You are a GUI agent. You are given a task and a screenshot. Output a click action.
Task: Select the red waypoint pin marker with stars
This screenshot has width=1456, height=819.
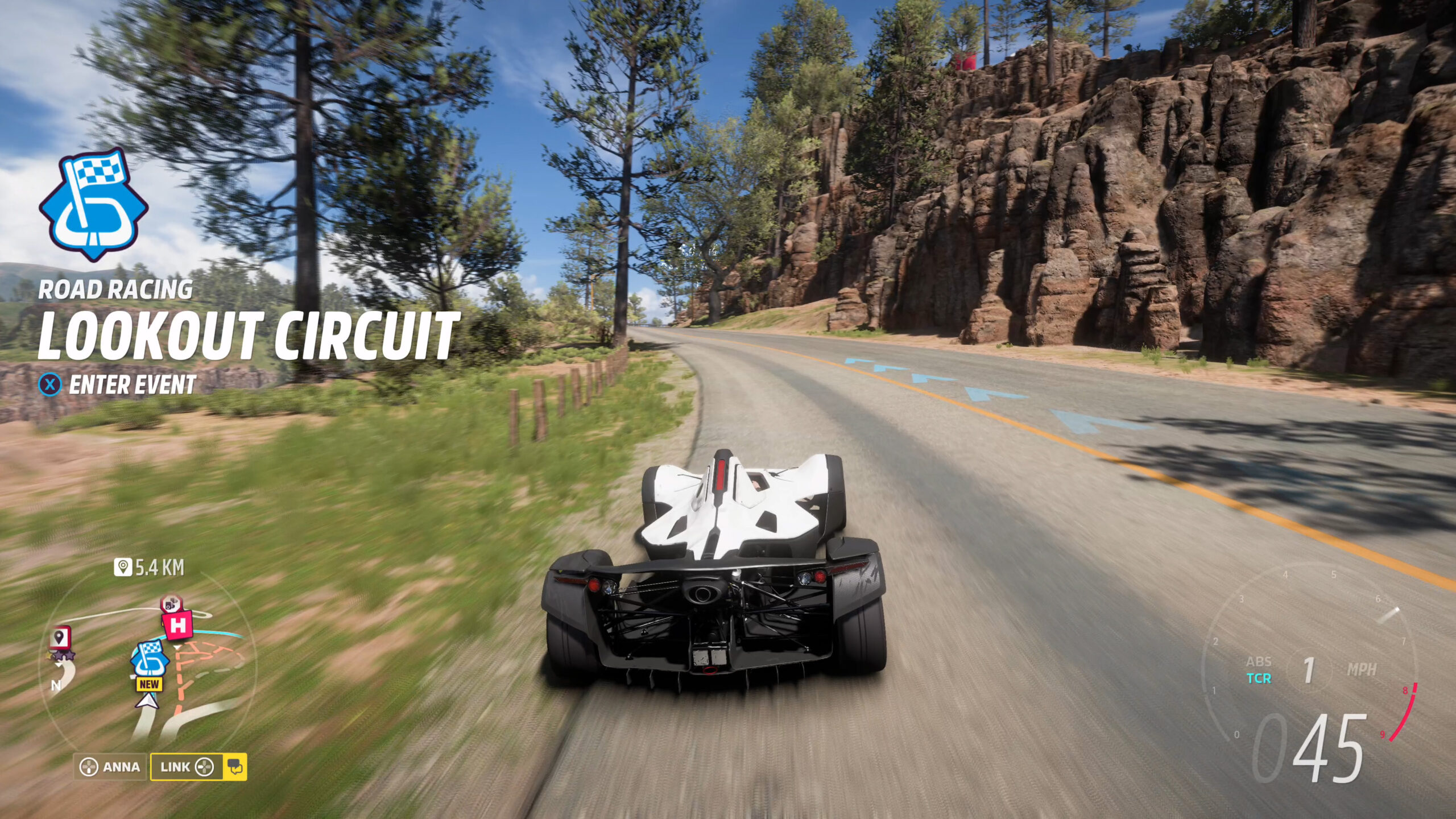coord(60,639)
